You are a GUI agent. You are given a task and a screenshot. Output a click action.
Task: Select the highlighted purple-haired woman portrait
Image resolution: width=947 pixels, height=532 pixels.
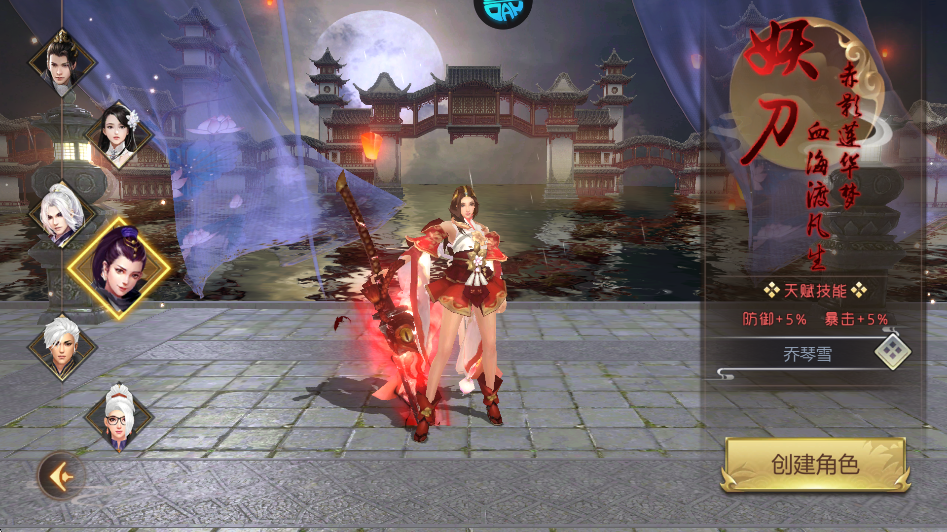(x=118, y=268)
